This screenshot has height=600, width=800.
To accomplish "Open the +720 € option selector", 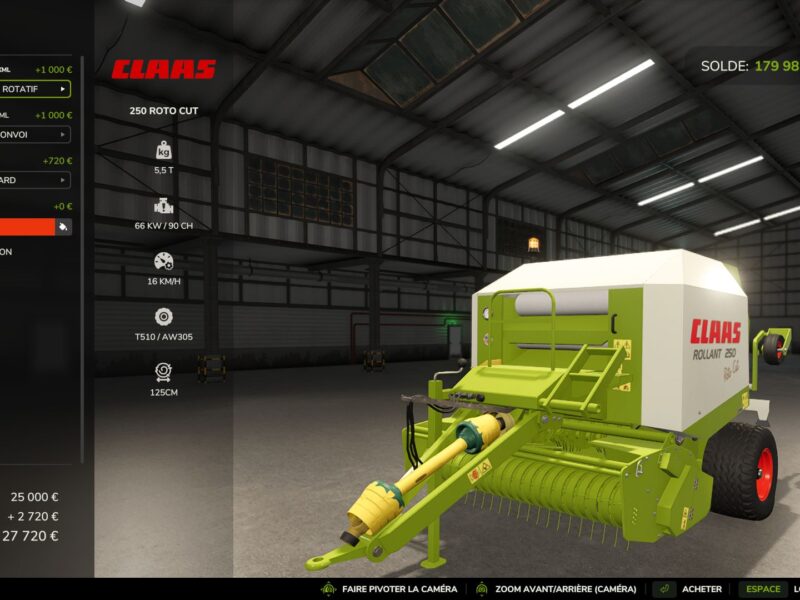I will 35,180.
